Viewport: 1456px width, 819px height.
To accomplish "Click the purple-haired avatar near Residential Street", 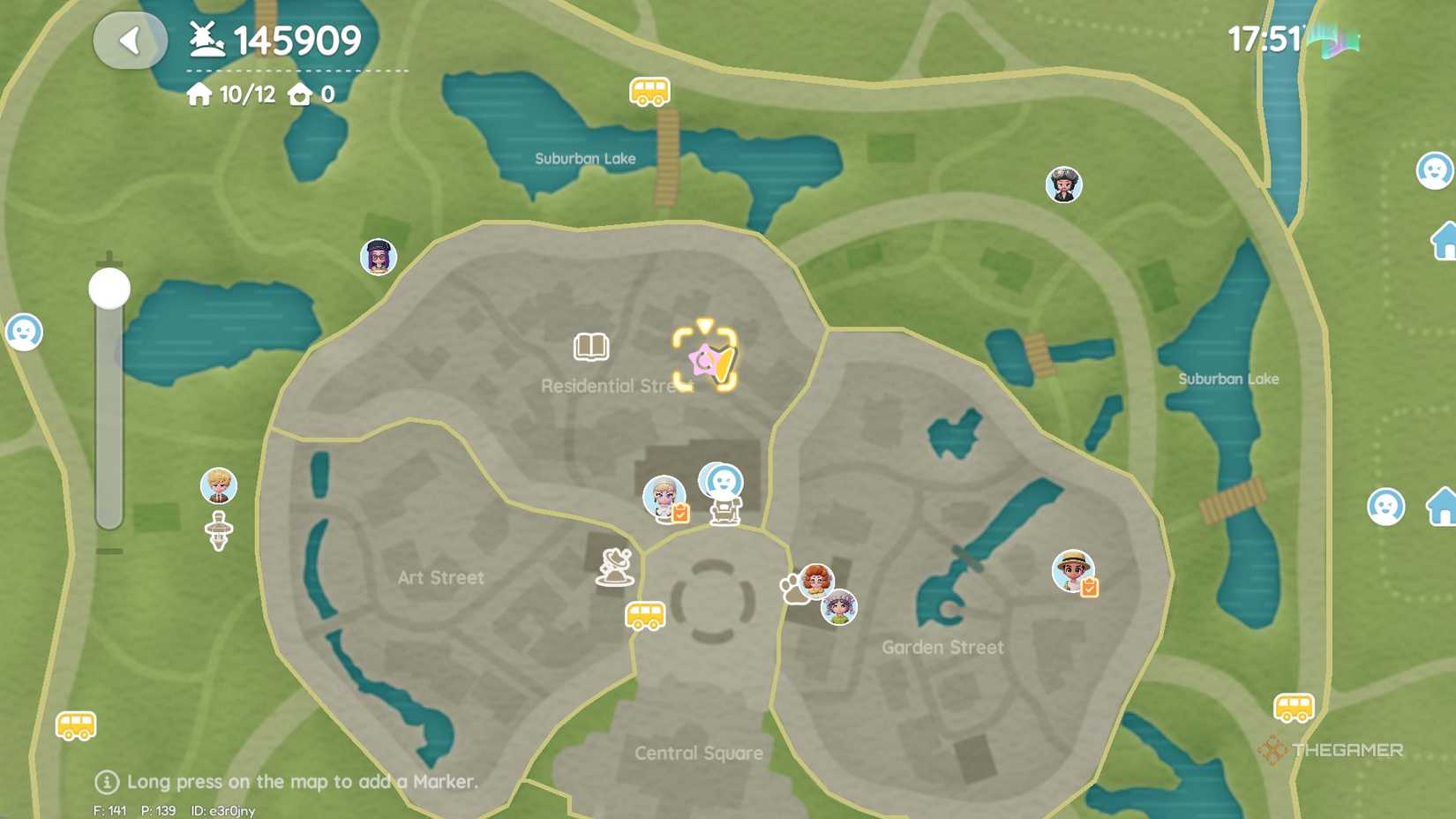I will [378, 257].
